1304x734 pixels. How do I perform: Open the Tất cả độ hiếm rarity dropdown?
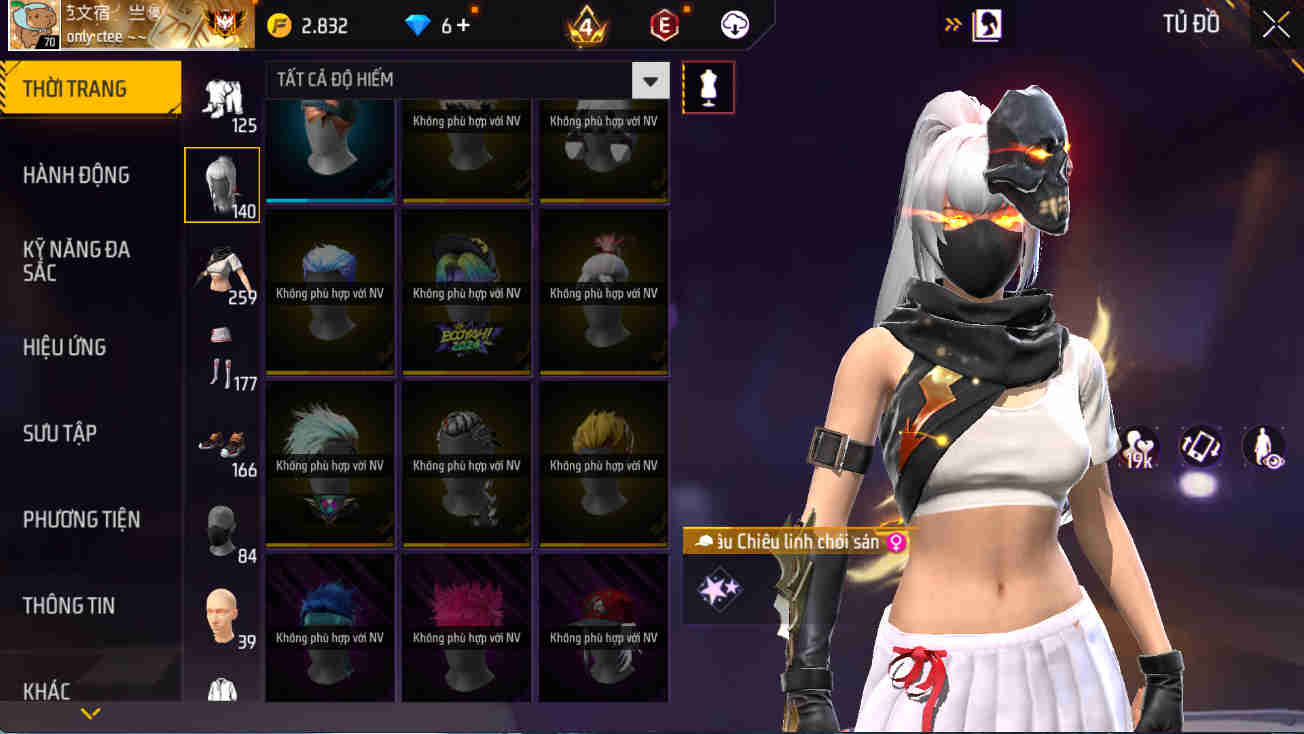(x=650, y=79)
